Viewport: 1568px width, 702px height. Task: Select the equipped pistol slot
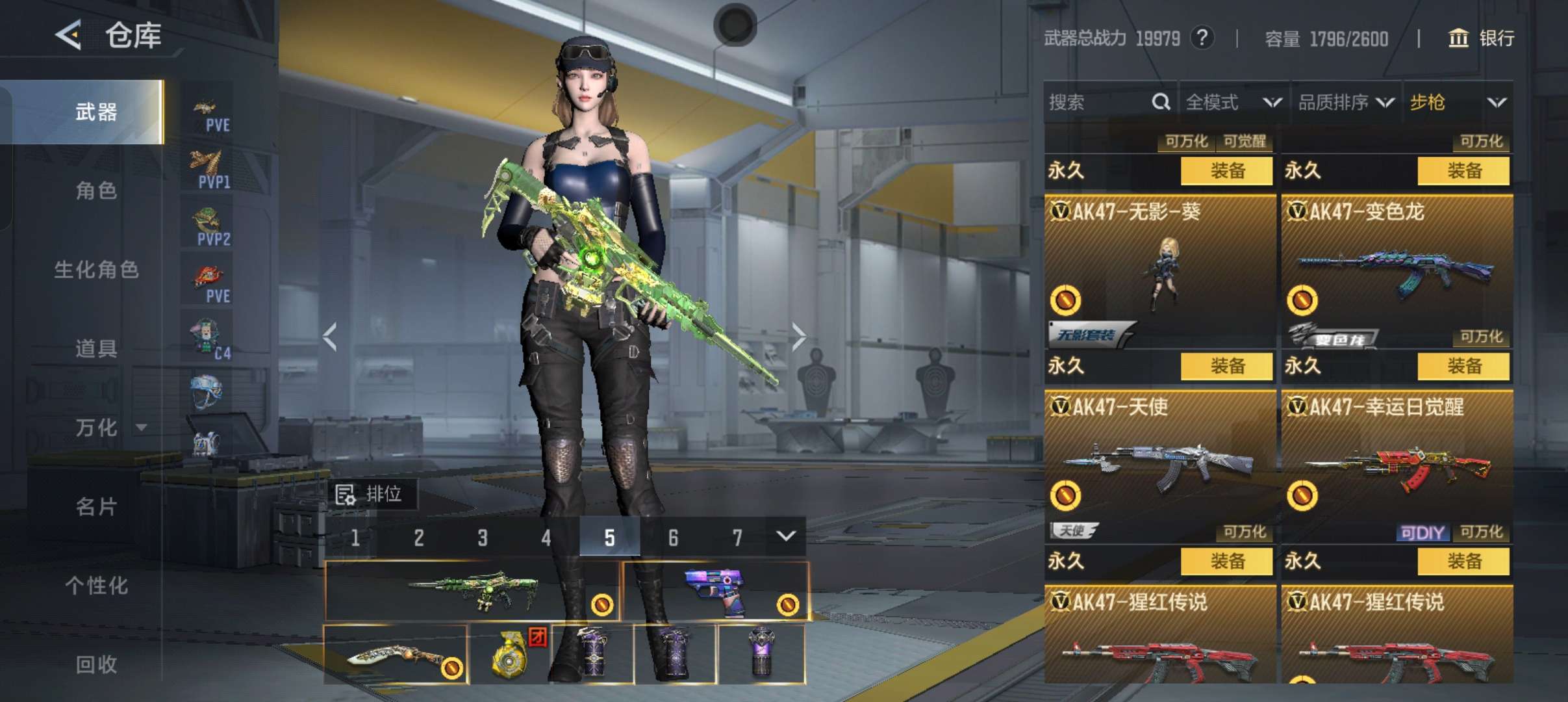pos(716,591)
